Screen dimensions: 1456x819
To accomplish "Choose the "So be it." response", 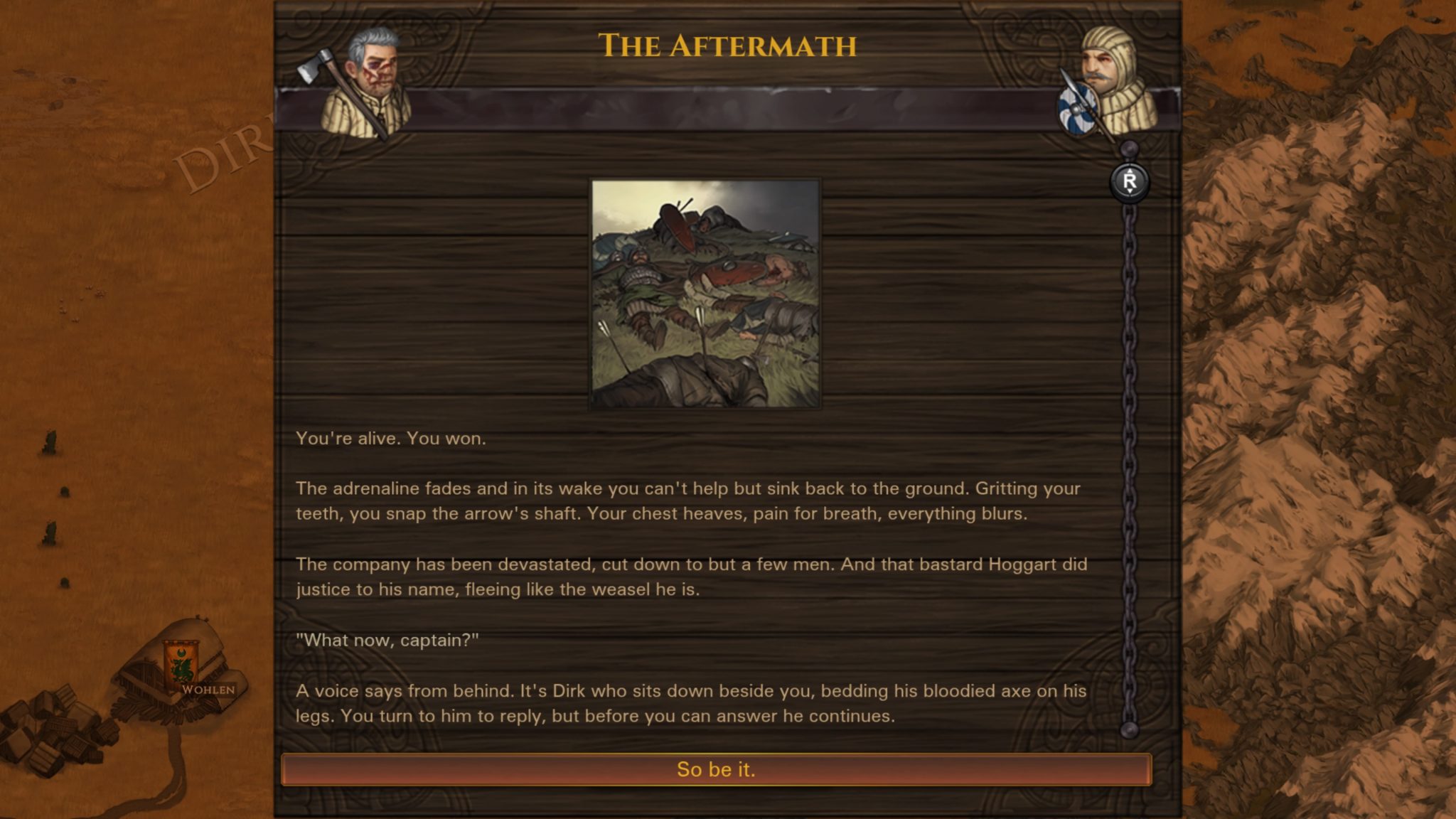I will [716, 769].
